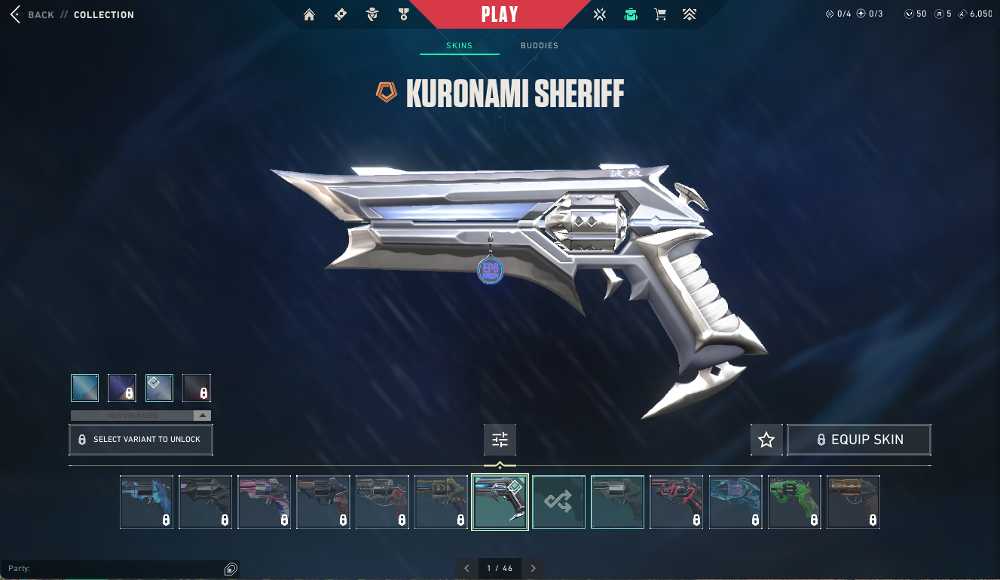Click the Equip Skin button
The width and height of the screenshot is (1000, 580).
coord(859,440)
